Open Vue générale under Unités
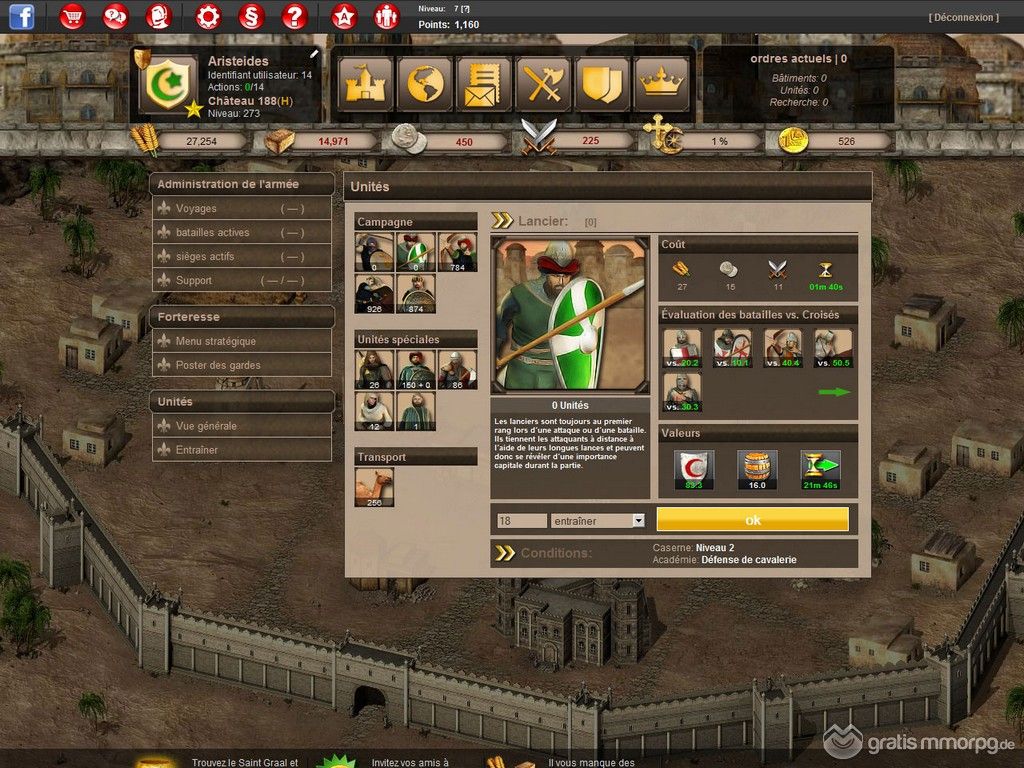 (x=206, y=426)
